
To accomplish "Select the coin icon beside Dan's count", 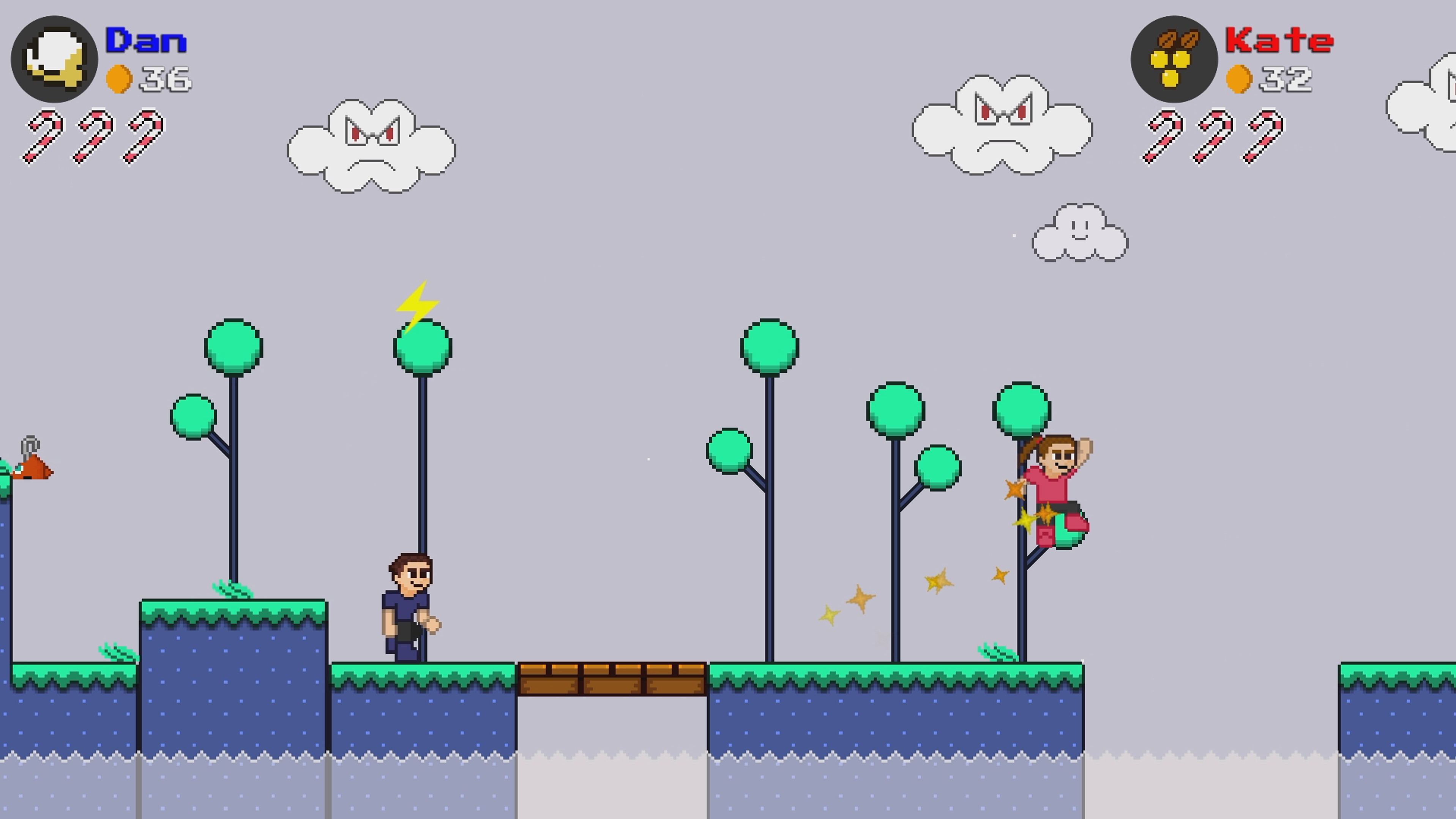I will [120, 79].
